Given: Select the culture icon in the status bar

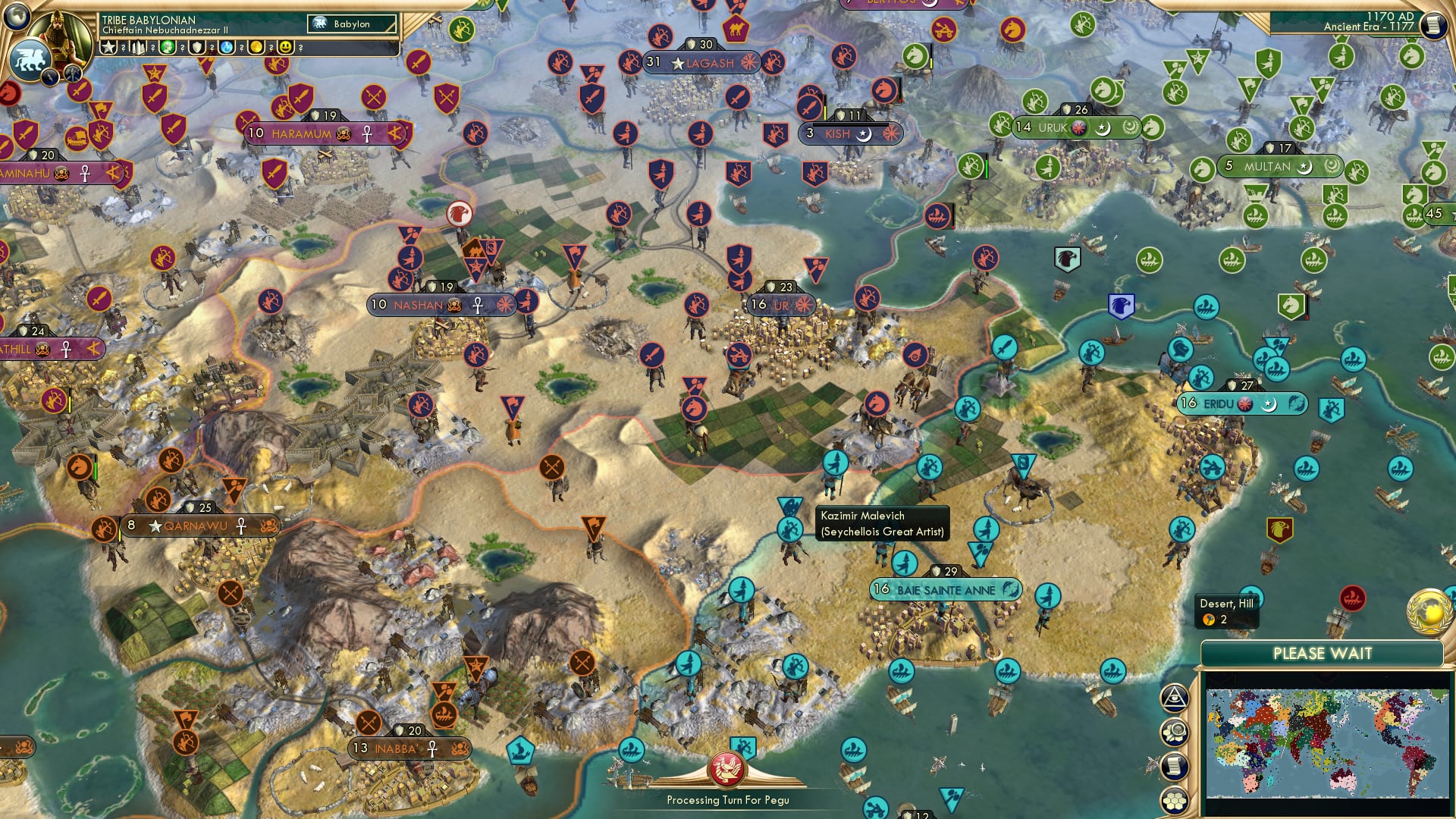Looking at the screenshot, I should [x=168, y=47].
